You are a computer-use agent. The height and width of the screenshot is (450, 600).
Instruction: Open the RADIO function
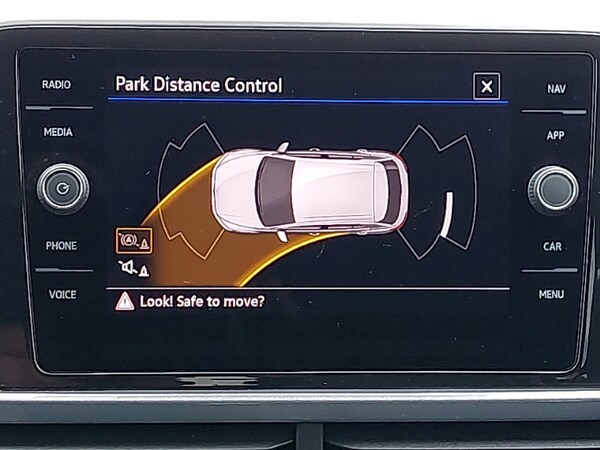pos(57,85)
